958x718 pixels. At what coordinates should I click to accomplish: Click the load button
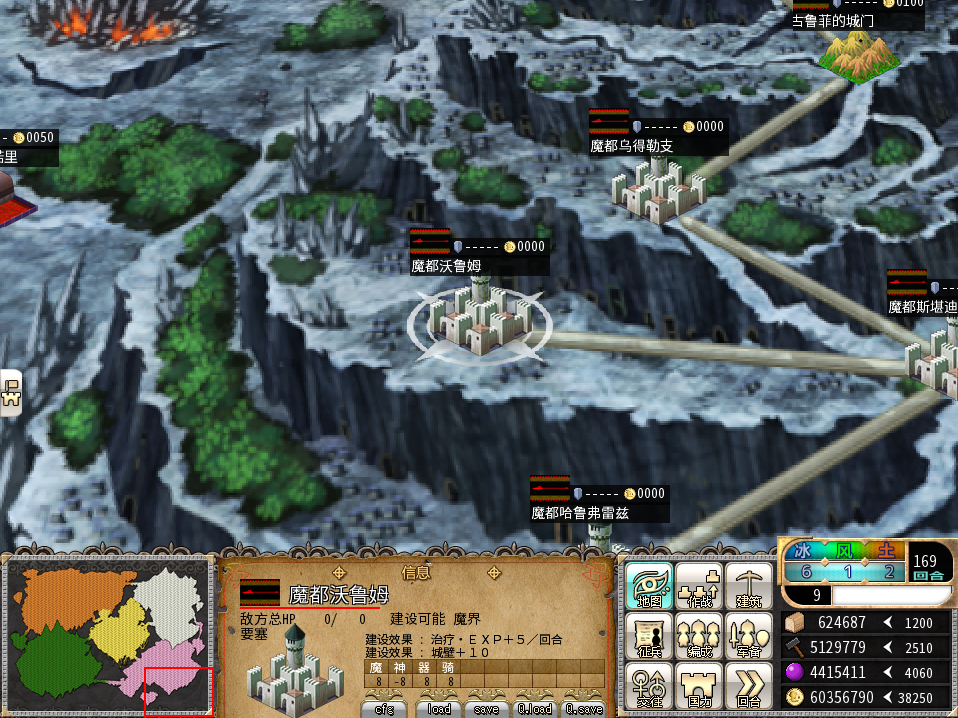coord(438,709)
